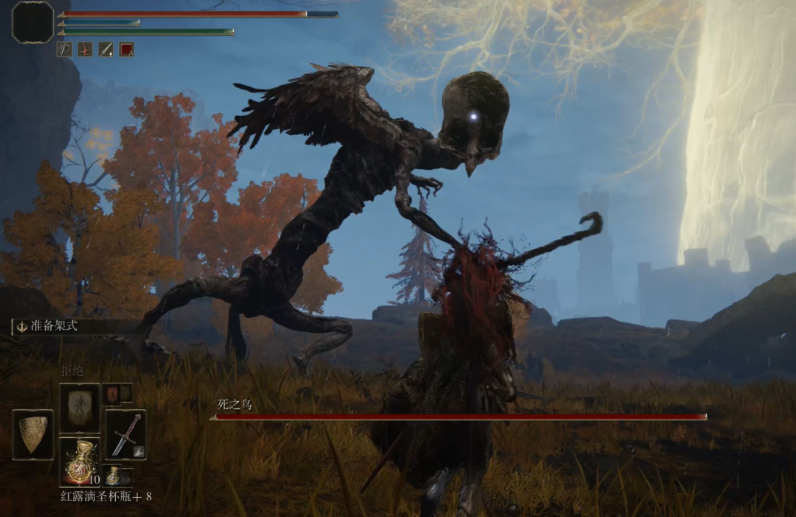
Task: Use the Flask of Crimson Tears slot
Action: [79, 462]
